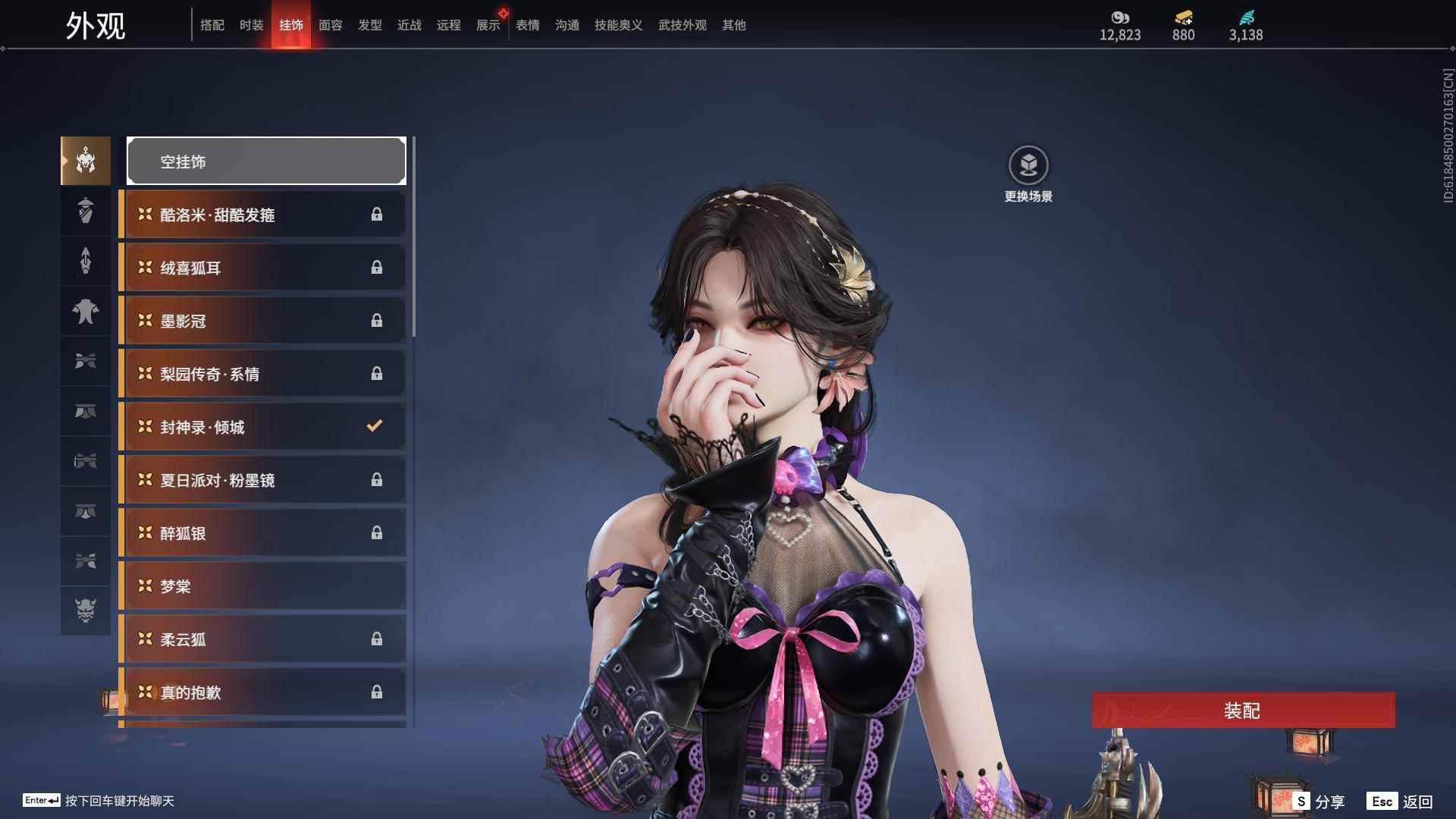The width and height of the screenshot is (1456, 819).
Task: Choose the 封神录·倾城 accessory
Action: [262, 427]
